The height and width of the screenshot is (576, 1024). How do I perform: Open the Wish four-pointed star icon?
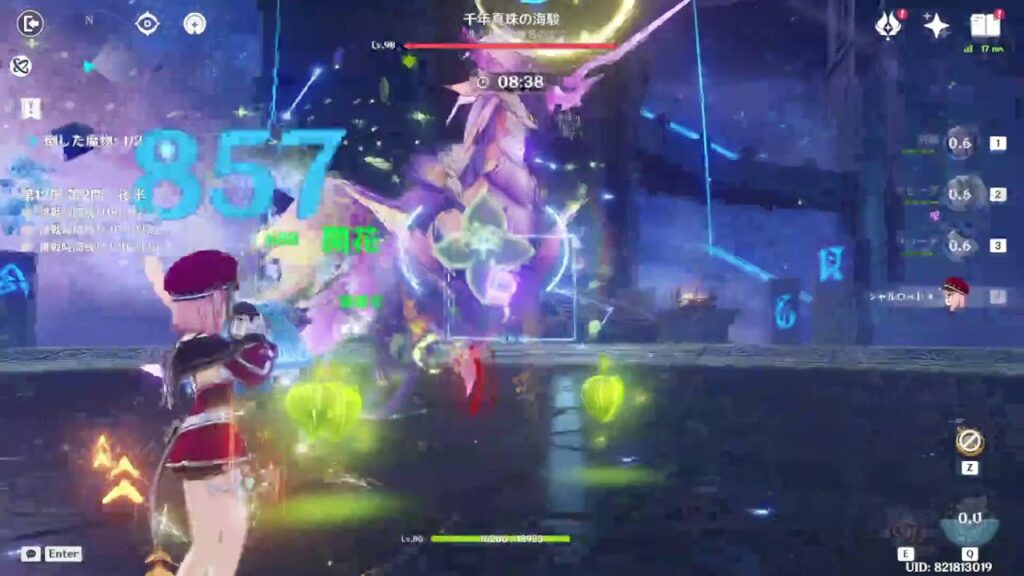point(936,26)
